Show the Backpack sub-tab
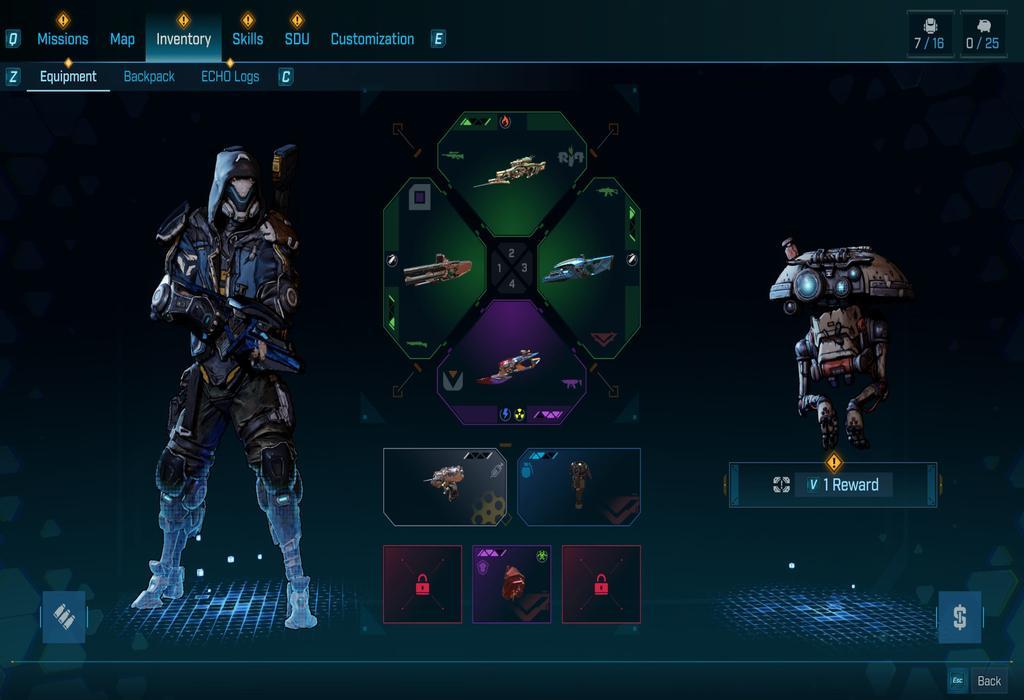Screen dimensions: 1024x700 149,76
